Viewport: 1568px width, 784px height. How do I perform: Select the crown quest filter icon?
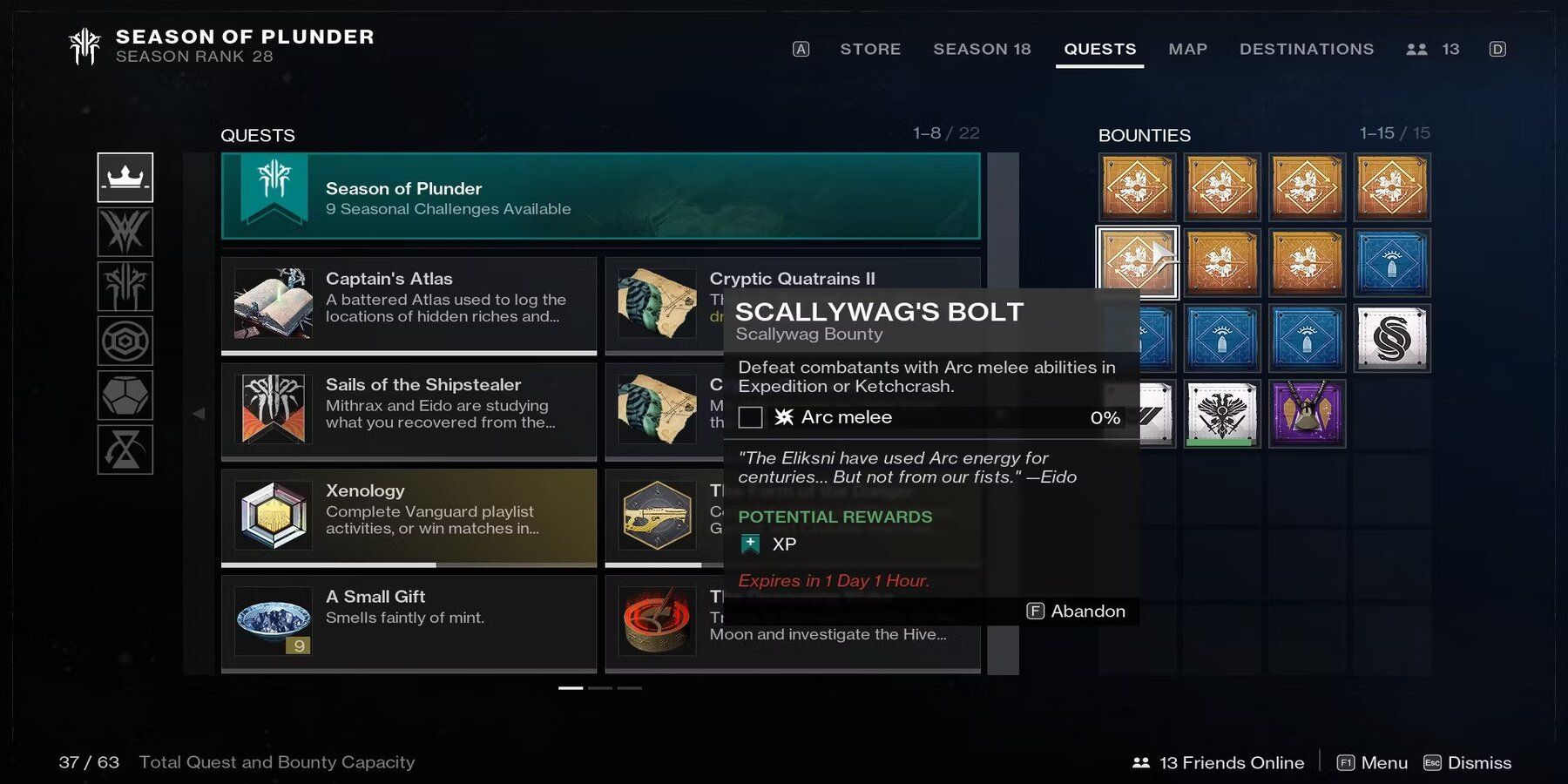click(x=125, y=177)
